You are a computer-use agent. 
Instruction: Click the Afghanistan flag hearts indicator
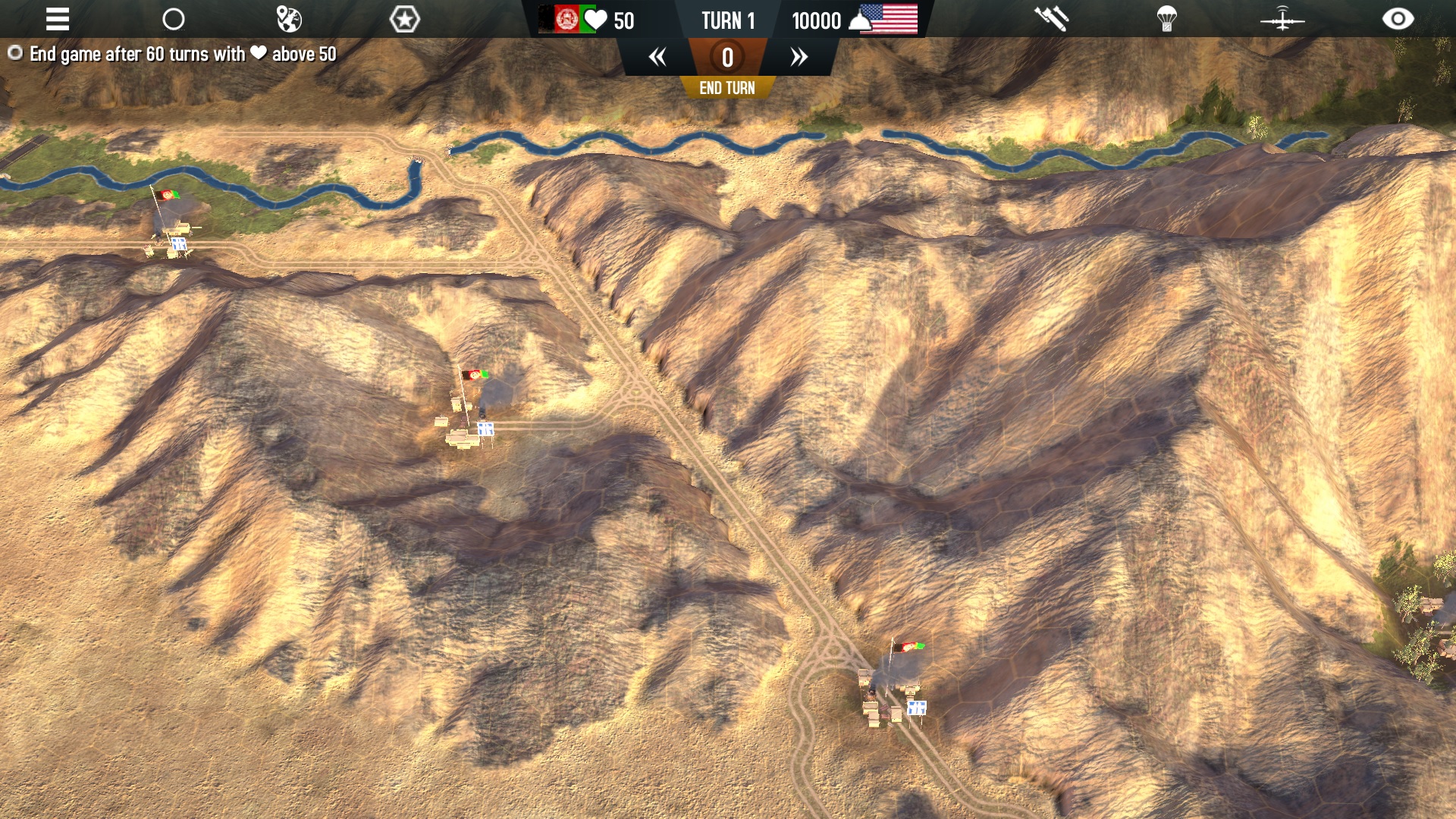(x=586, y=20)
